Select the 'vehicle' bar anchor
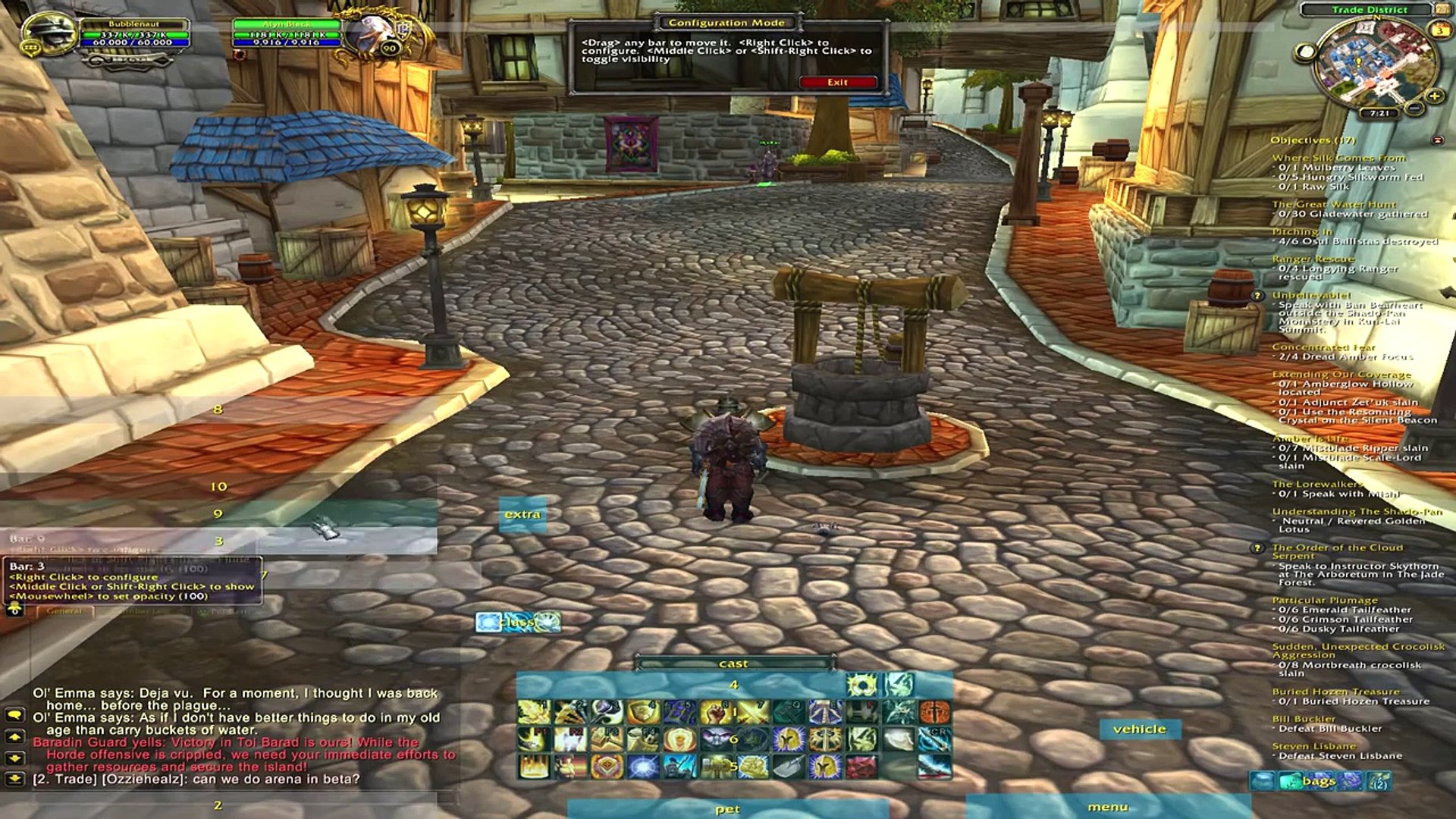Image resolution: width=1456 pixels, height=819 pixels. (1139, 729)
